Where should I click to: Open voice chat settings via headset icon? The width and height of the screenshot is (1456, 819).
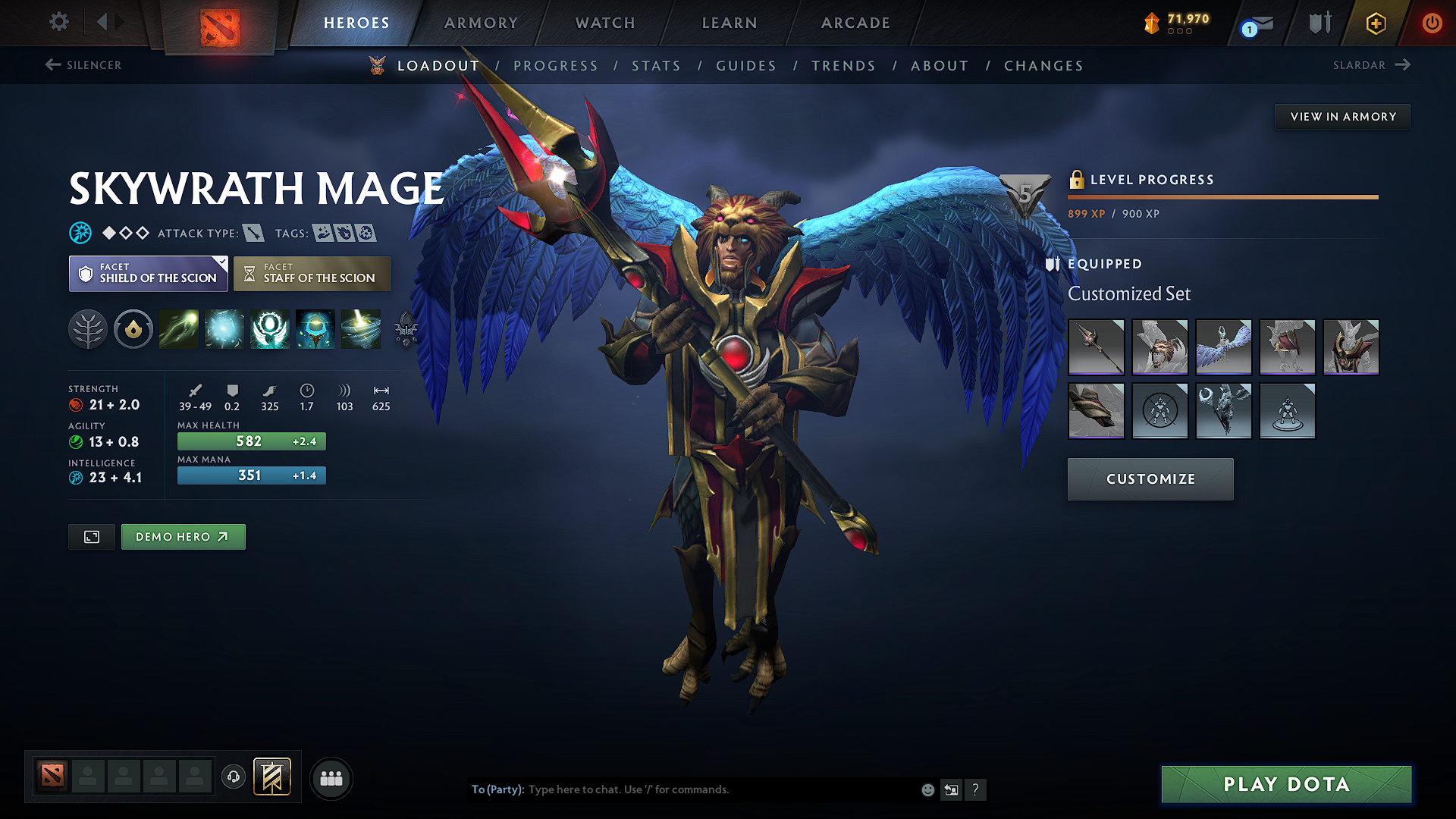(x=233, y=778)
